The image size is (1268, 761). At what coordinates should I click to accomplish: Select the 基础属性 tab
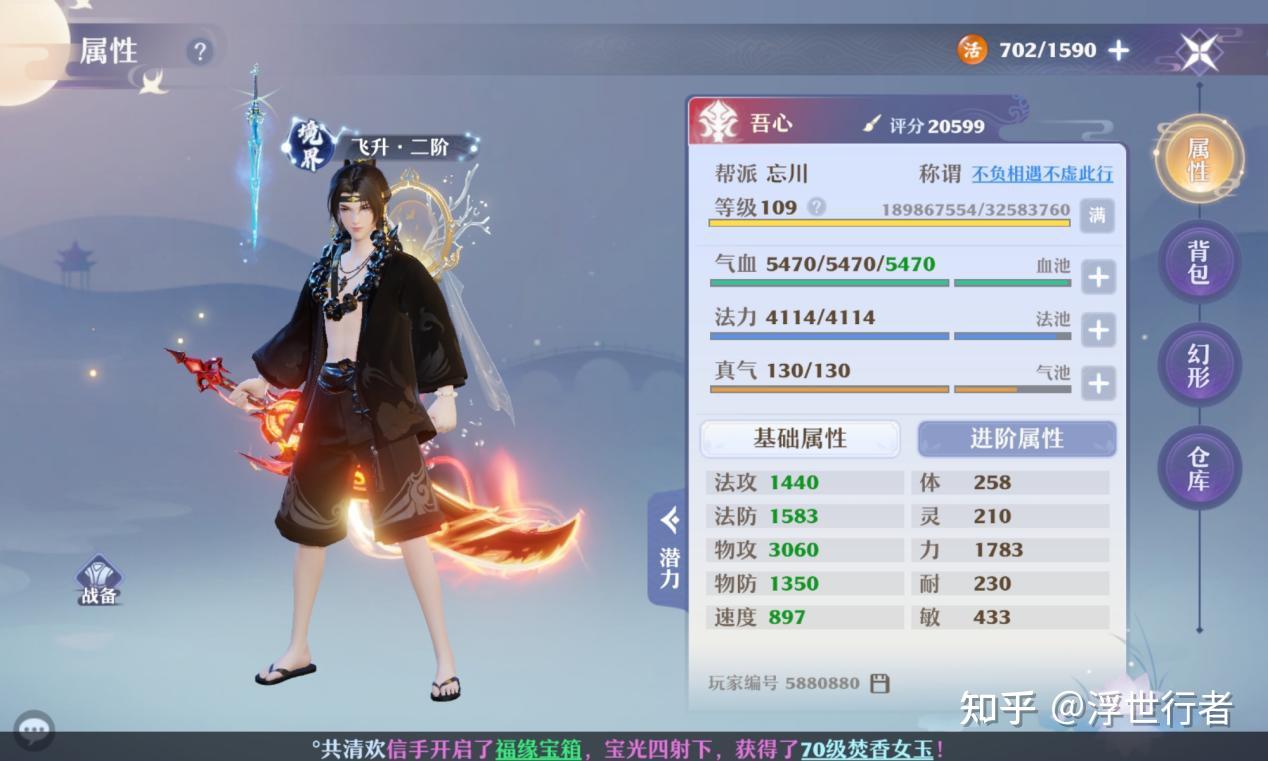pyautogui.click(x=800, y=438)
